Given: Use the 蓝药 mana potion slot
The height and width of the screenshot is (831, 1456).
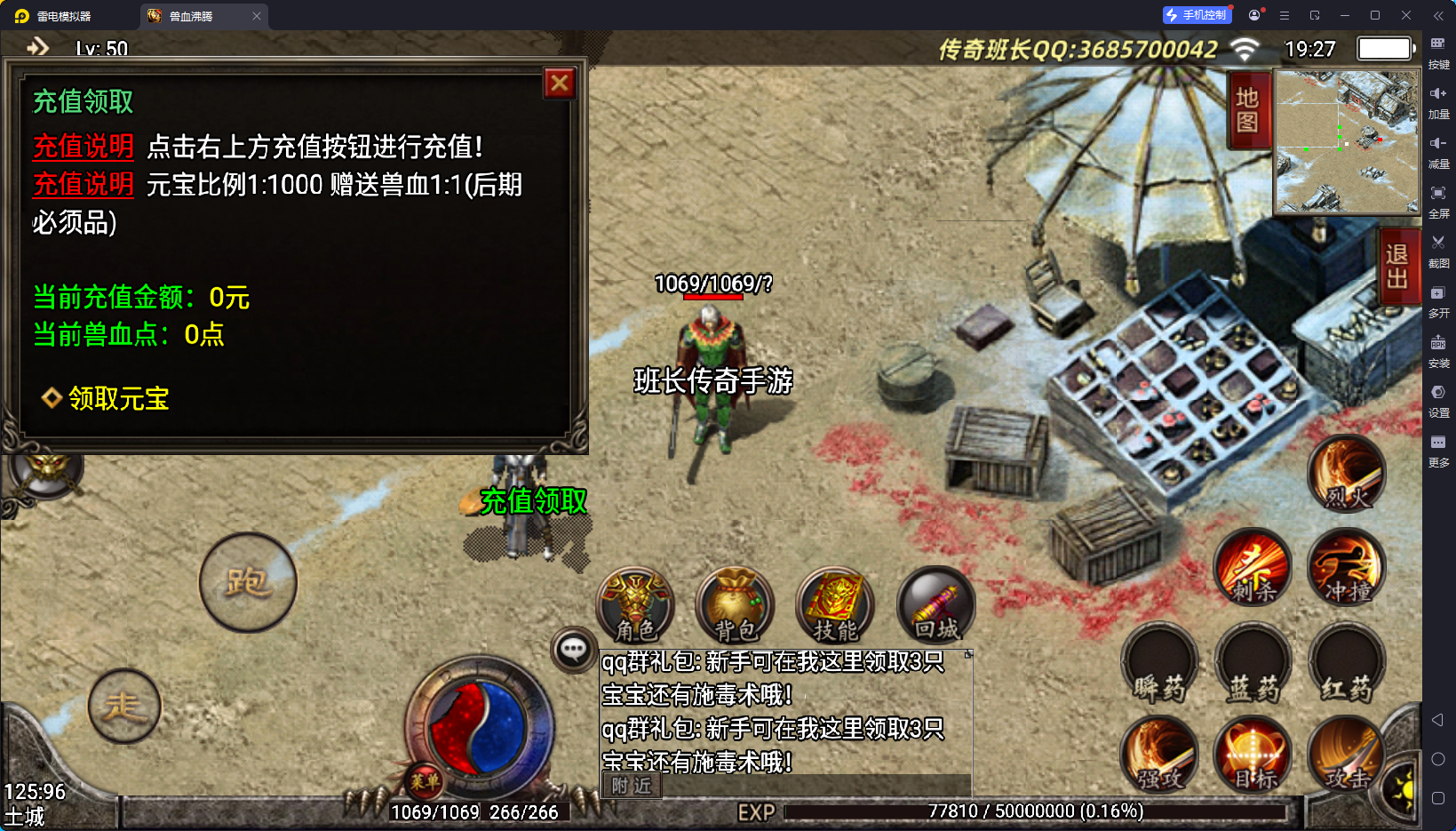Looking at the screenshot, I should click(1253, 662).
